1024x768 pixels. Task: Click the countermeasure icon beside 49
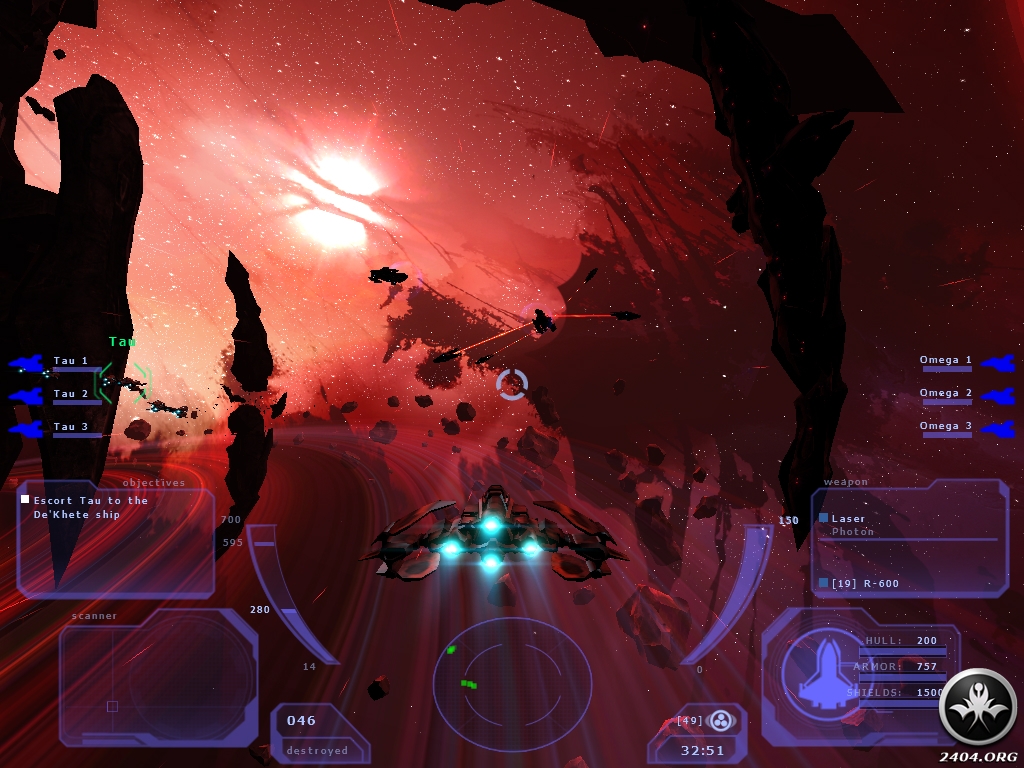click(720, 720)
